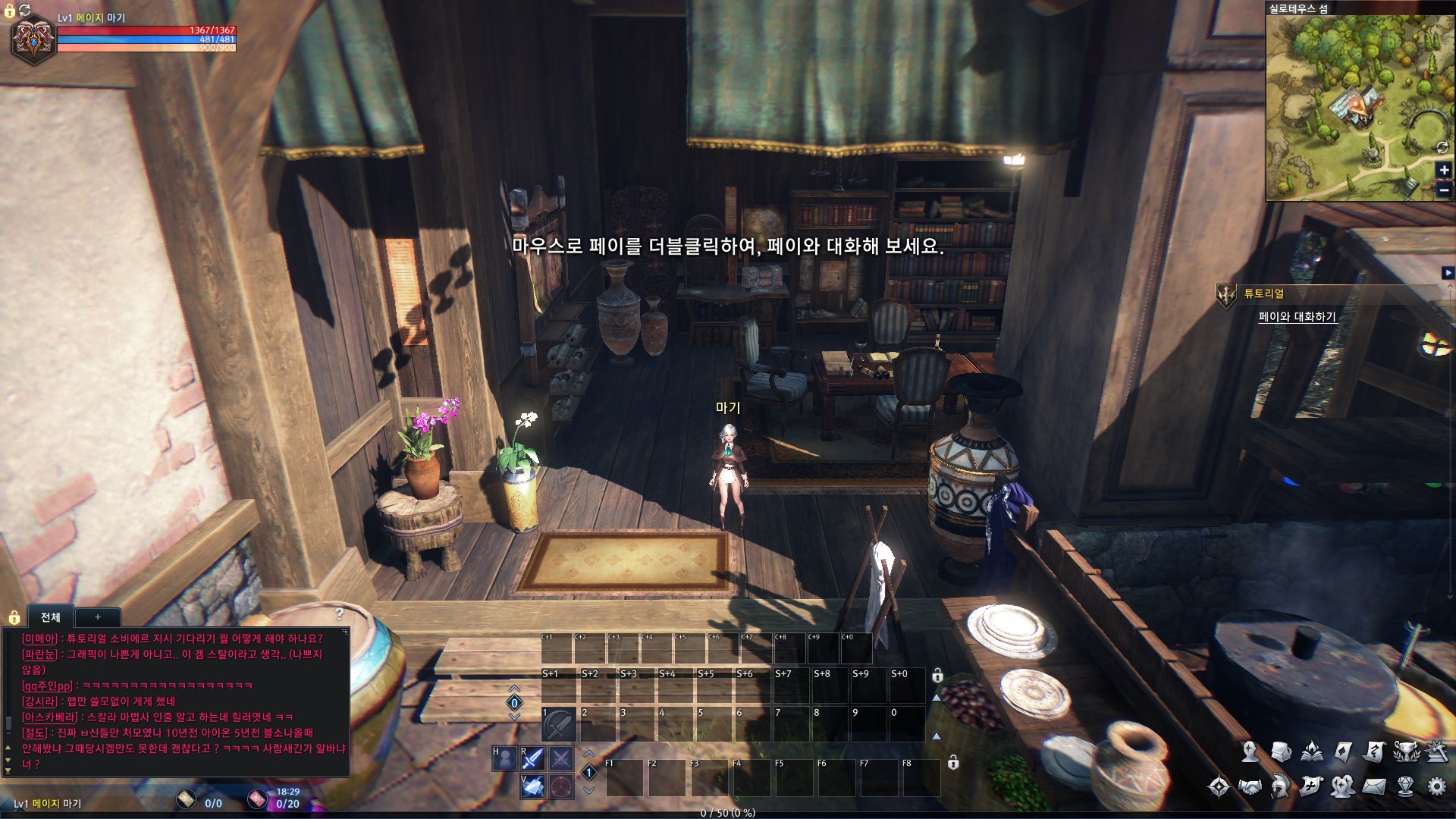Toggle the lock beside the F8 slot
The height and width of the screenshot is (819, 1456).
tap(953, 763)
